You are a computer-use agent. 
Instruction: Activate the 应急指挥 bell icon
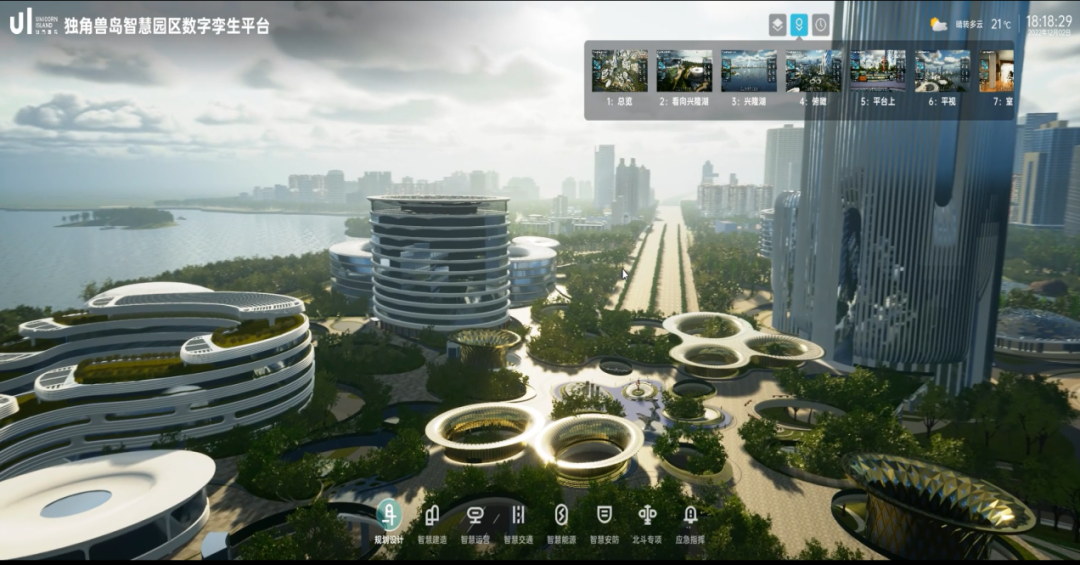690,516
